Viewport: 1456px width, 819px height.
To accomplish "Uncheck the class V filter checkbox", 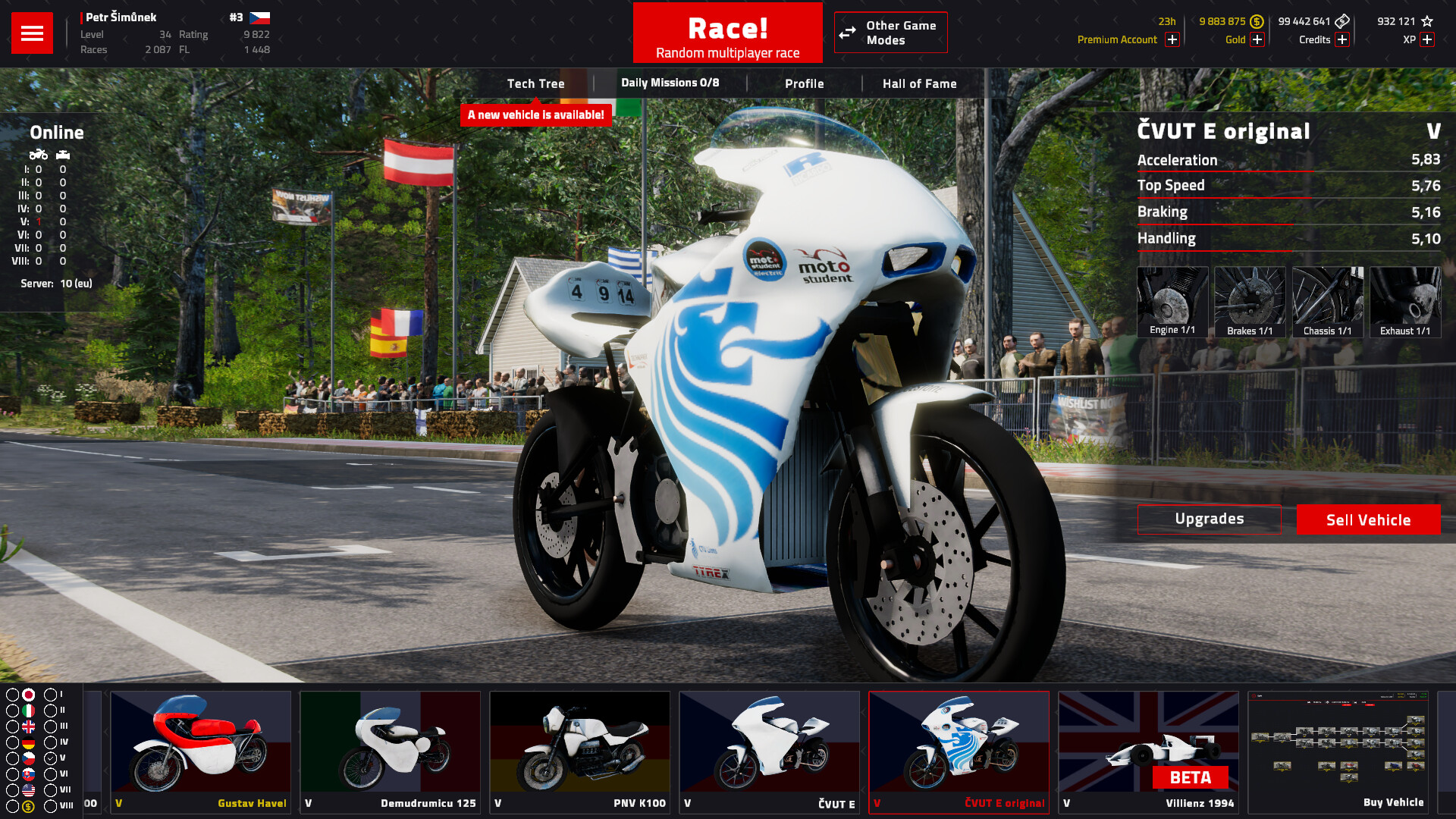I will [51, 757].
